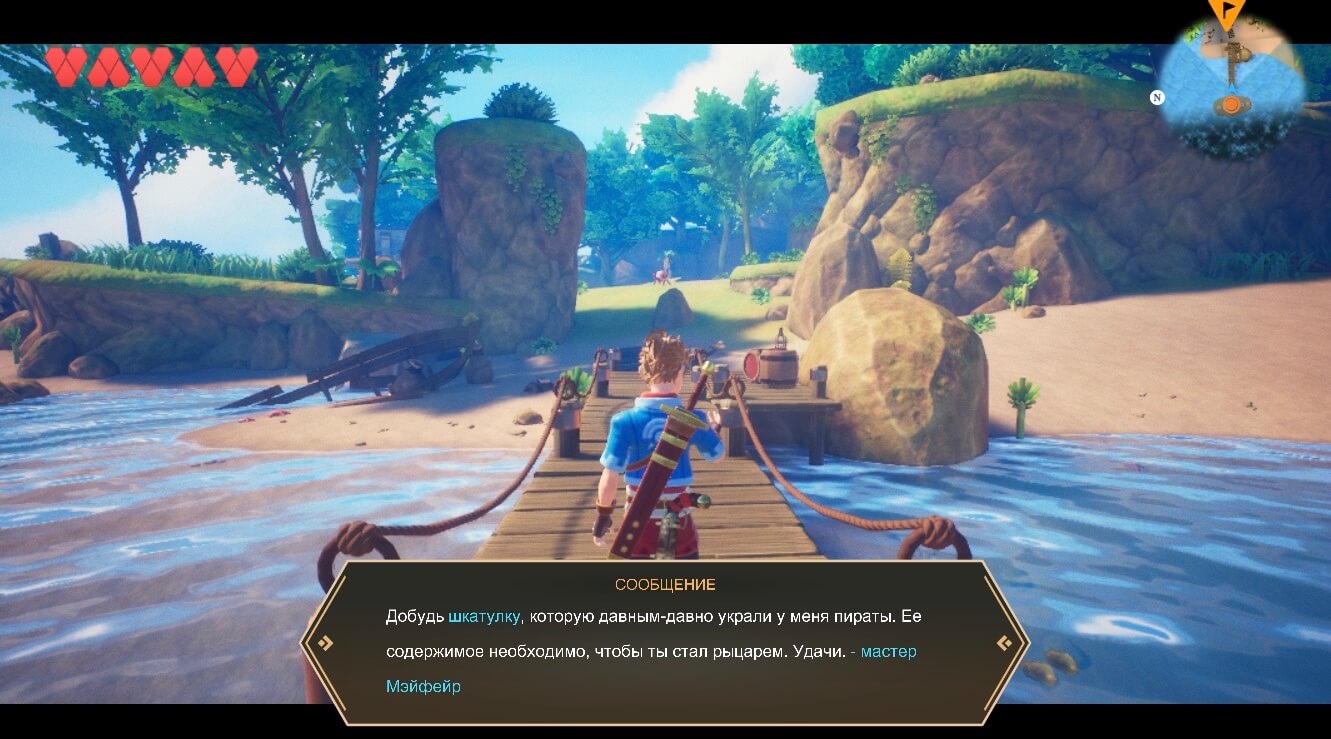The width and height of the screenshot is (1331, 739).
Task: Click the orange quest flag marker above the minimap
Action: click(x=1226, y=10)
